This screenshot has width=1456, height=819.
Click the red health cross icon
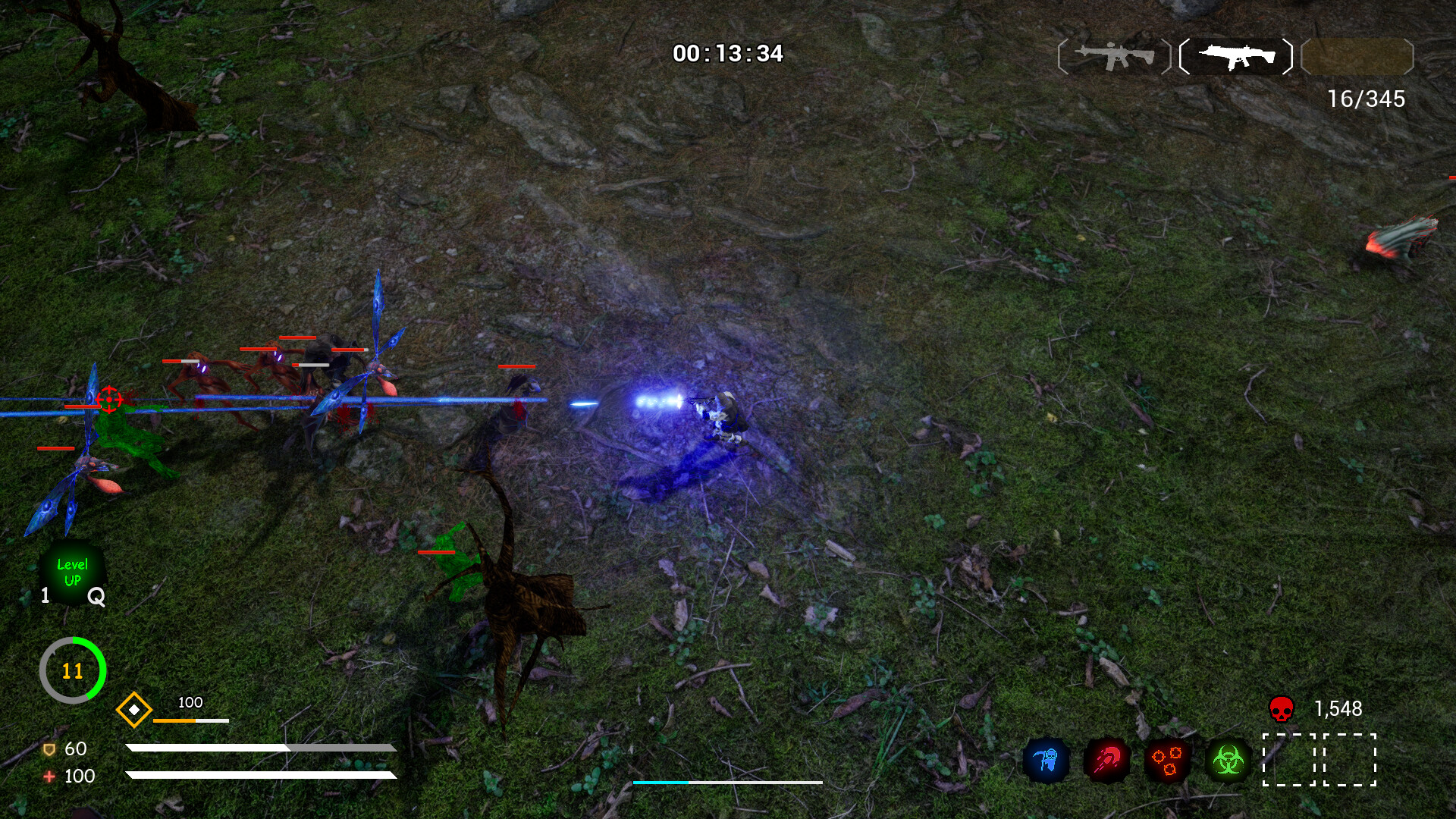[49, 776]
